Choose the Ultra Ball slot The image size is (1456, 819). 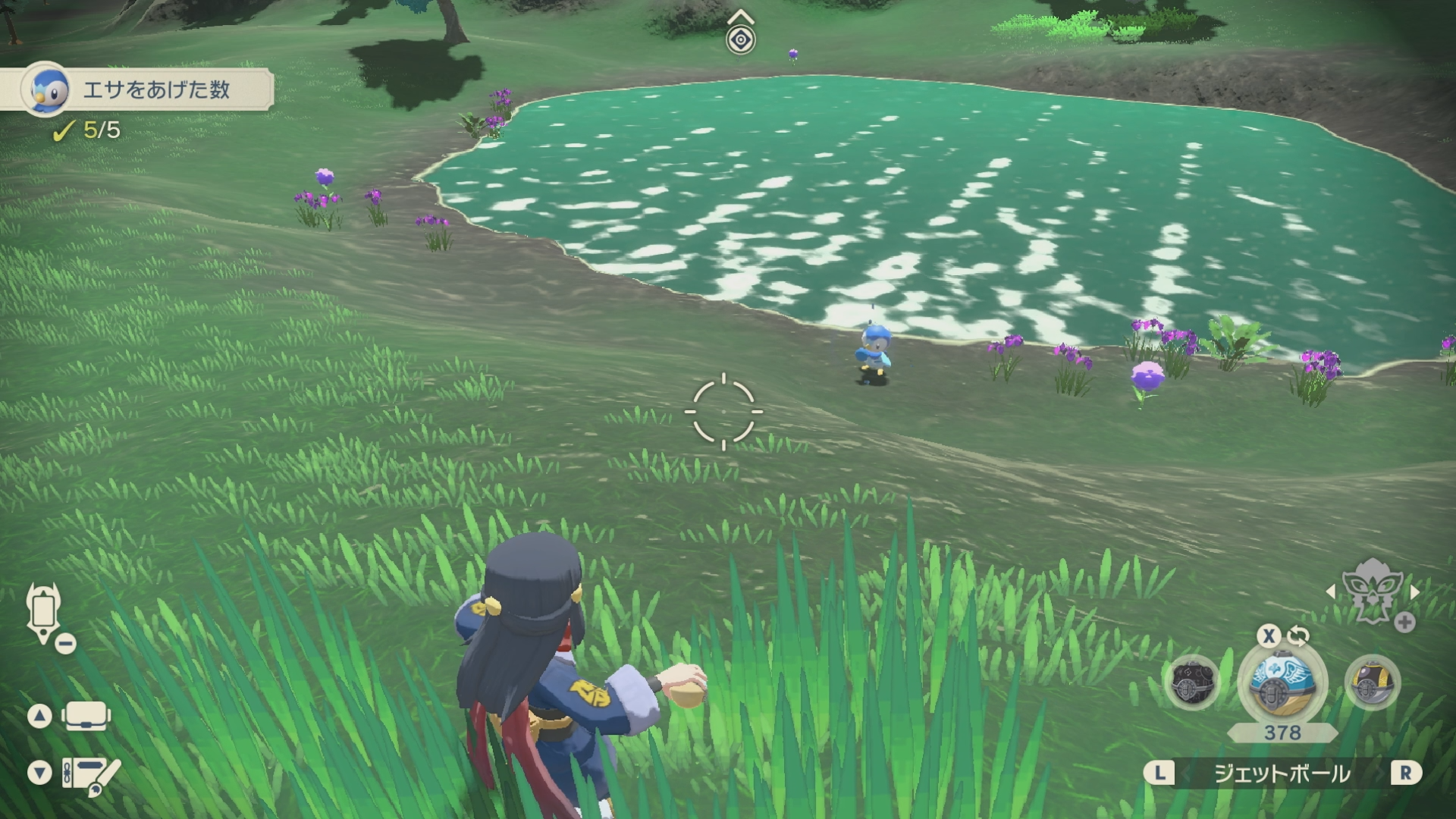click(x=1372, y=682)
